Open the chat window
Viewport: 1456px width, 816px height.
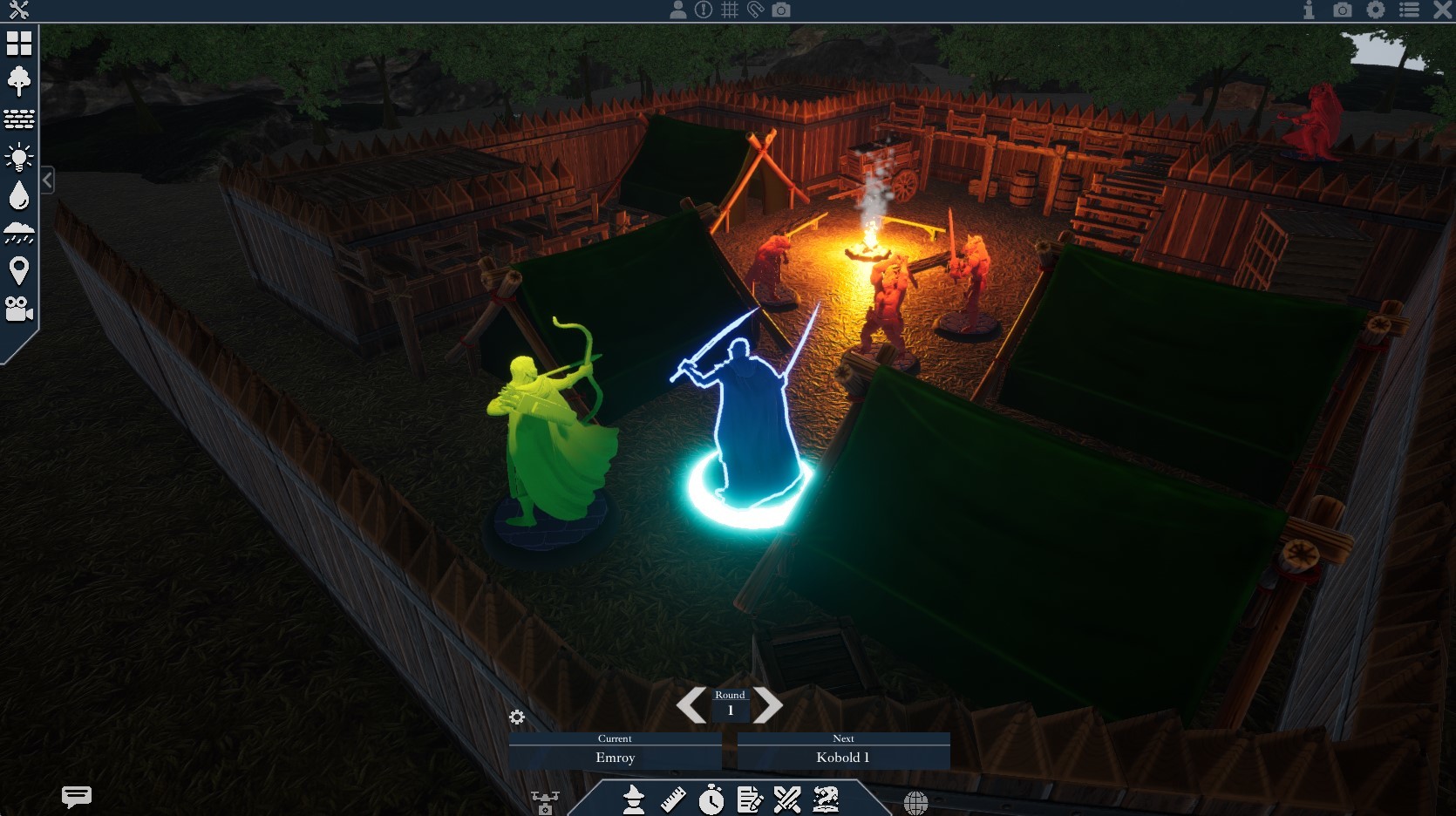tap(77, 796)
